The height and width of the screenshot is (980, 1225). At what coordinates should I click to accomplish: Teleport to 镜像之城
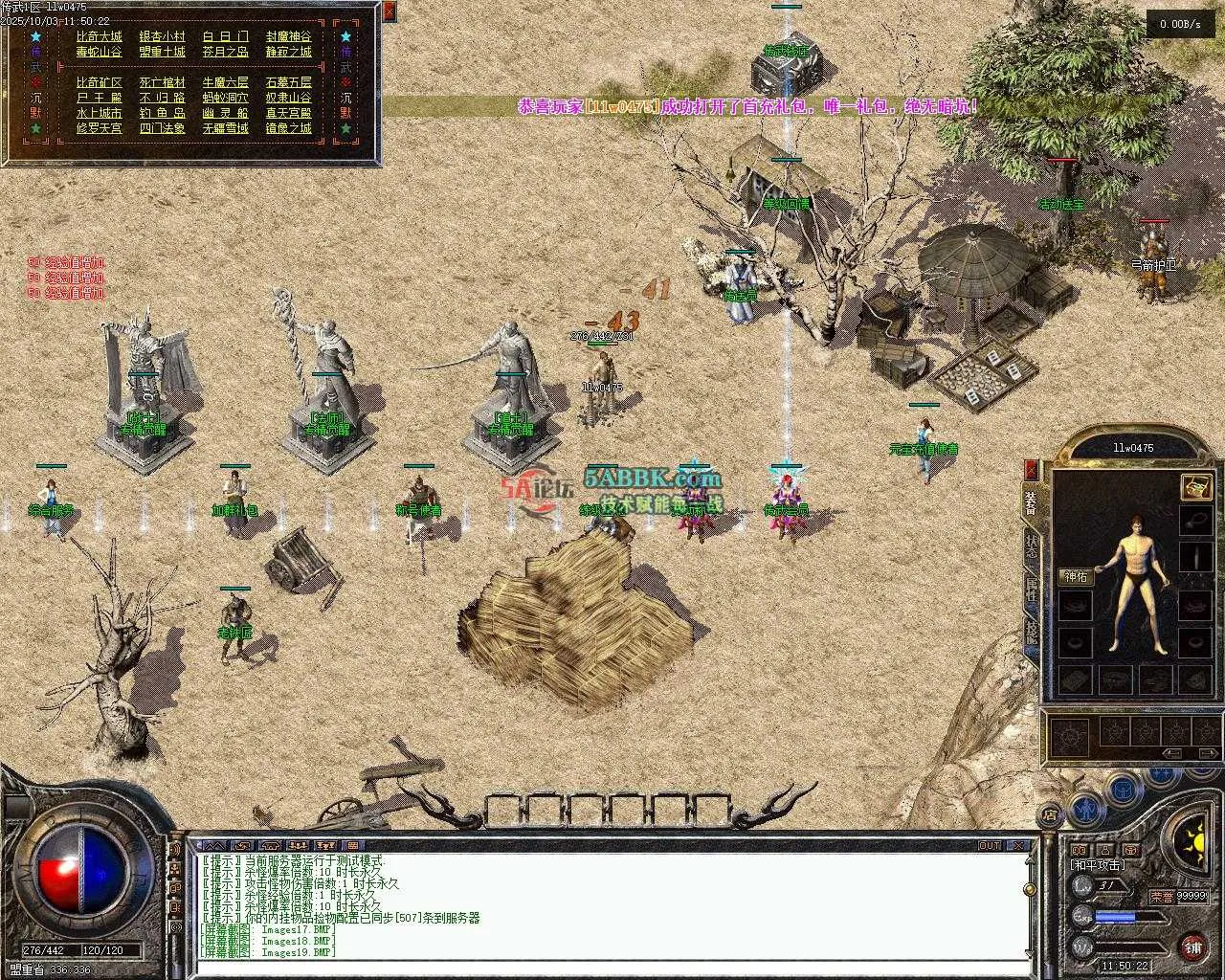[289, 128]
